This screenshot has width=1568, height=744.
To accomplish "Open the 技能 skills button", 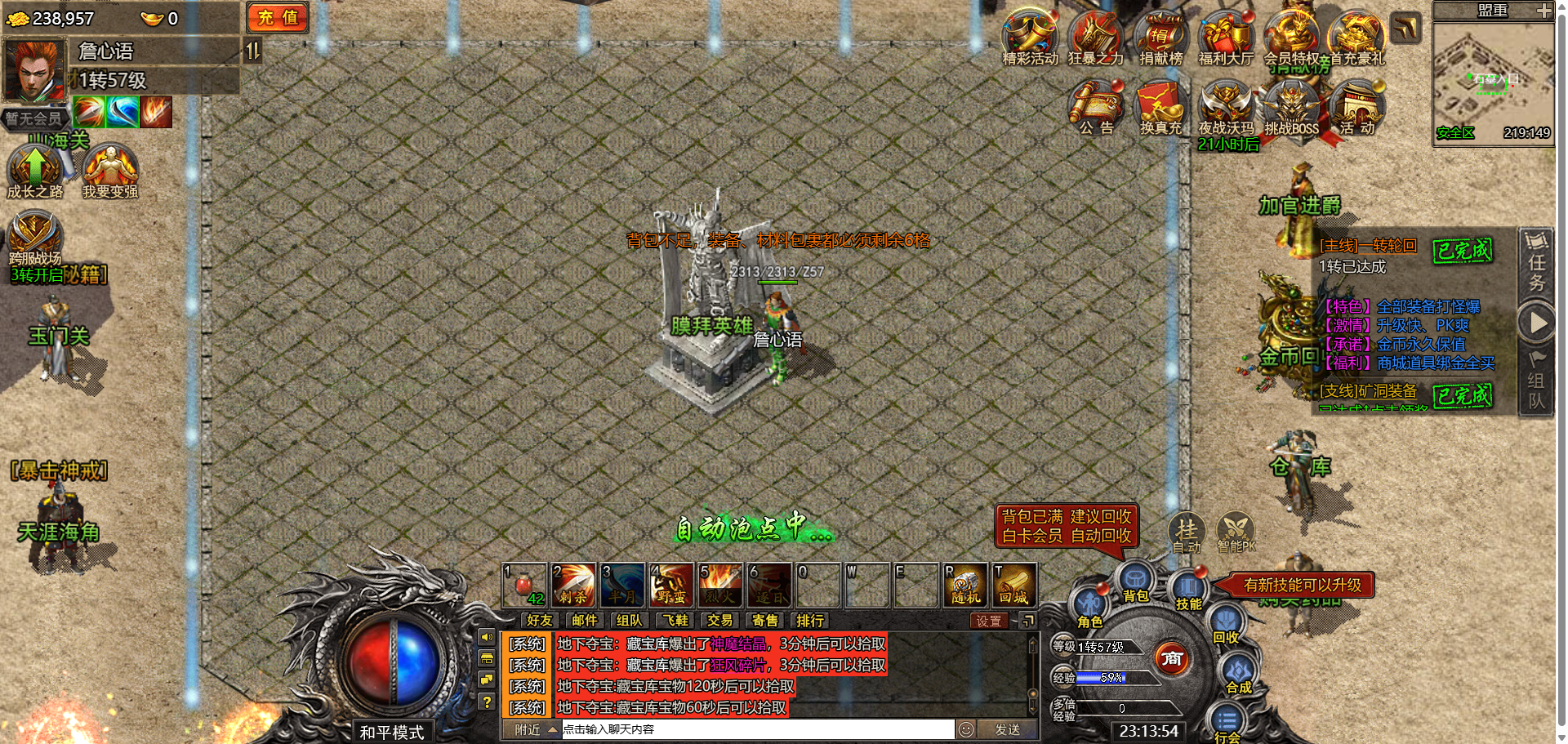I will click(x=1188, y=591).
